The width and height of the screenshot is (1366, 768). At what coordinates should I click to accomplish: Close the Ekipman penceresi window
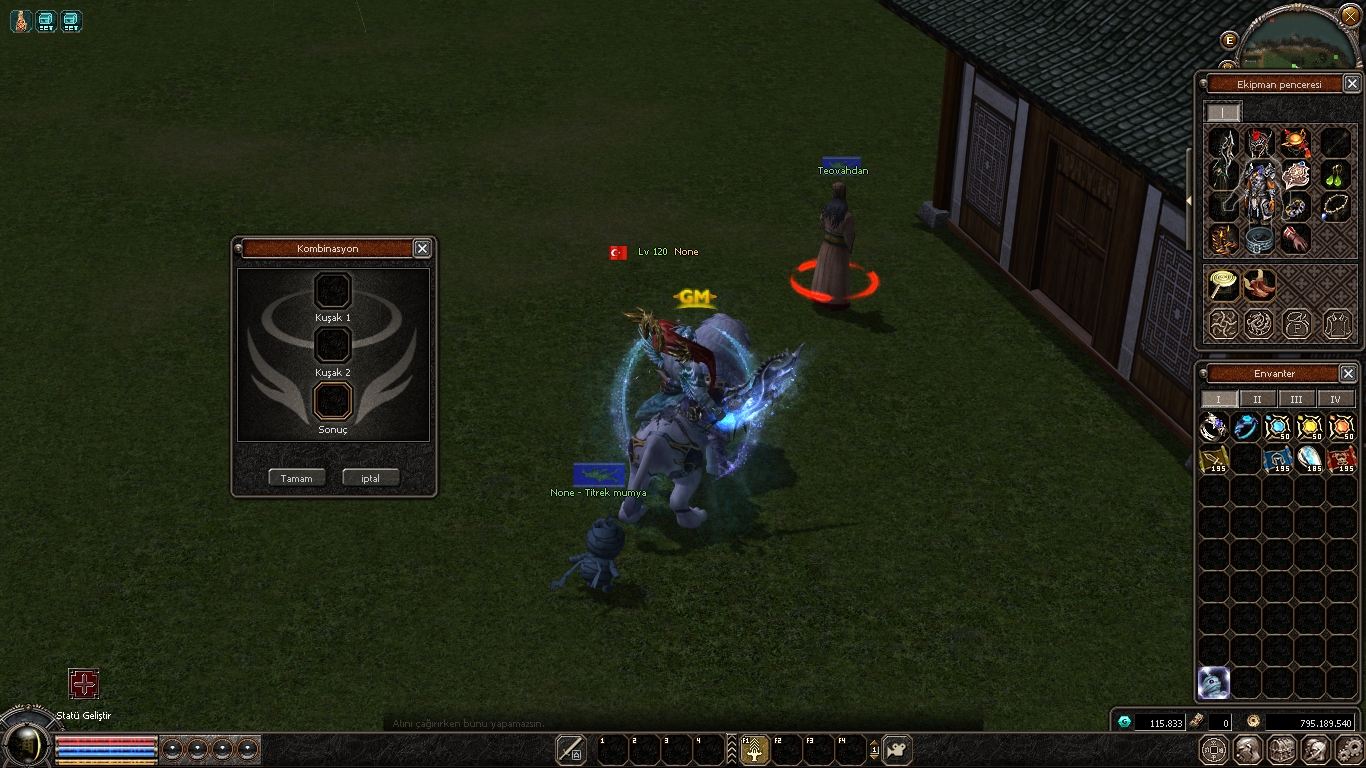pyautogui.click(x=1351, y=84)
